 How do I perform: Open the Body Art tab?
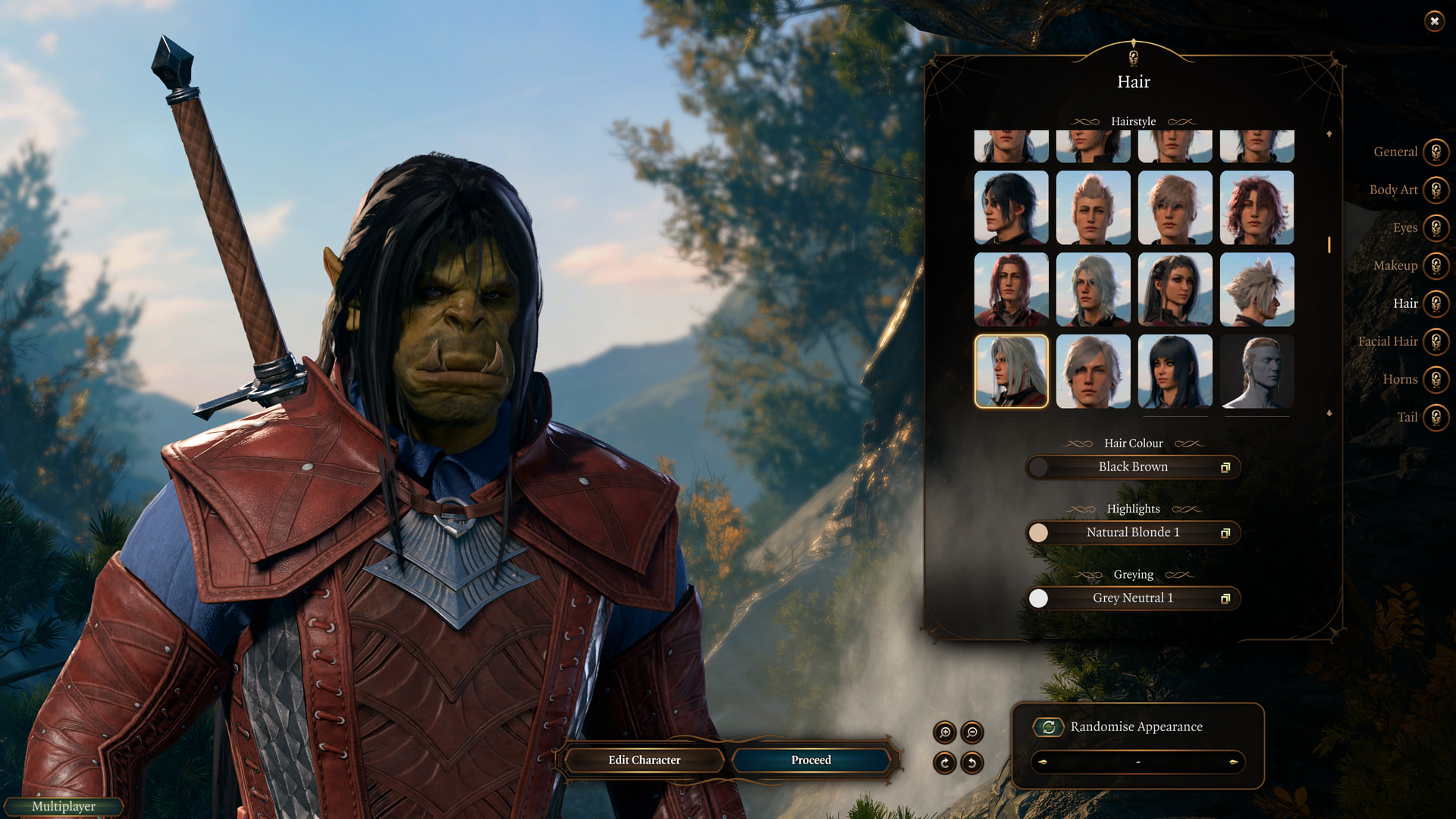[x=1436, y=190]
